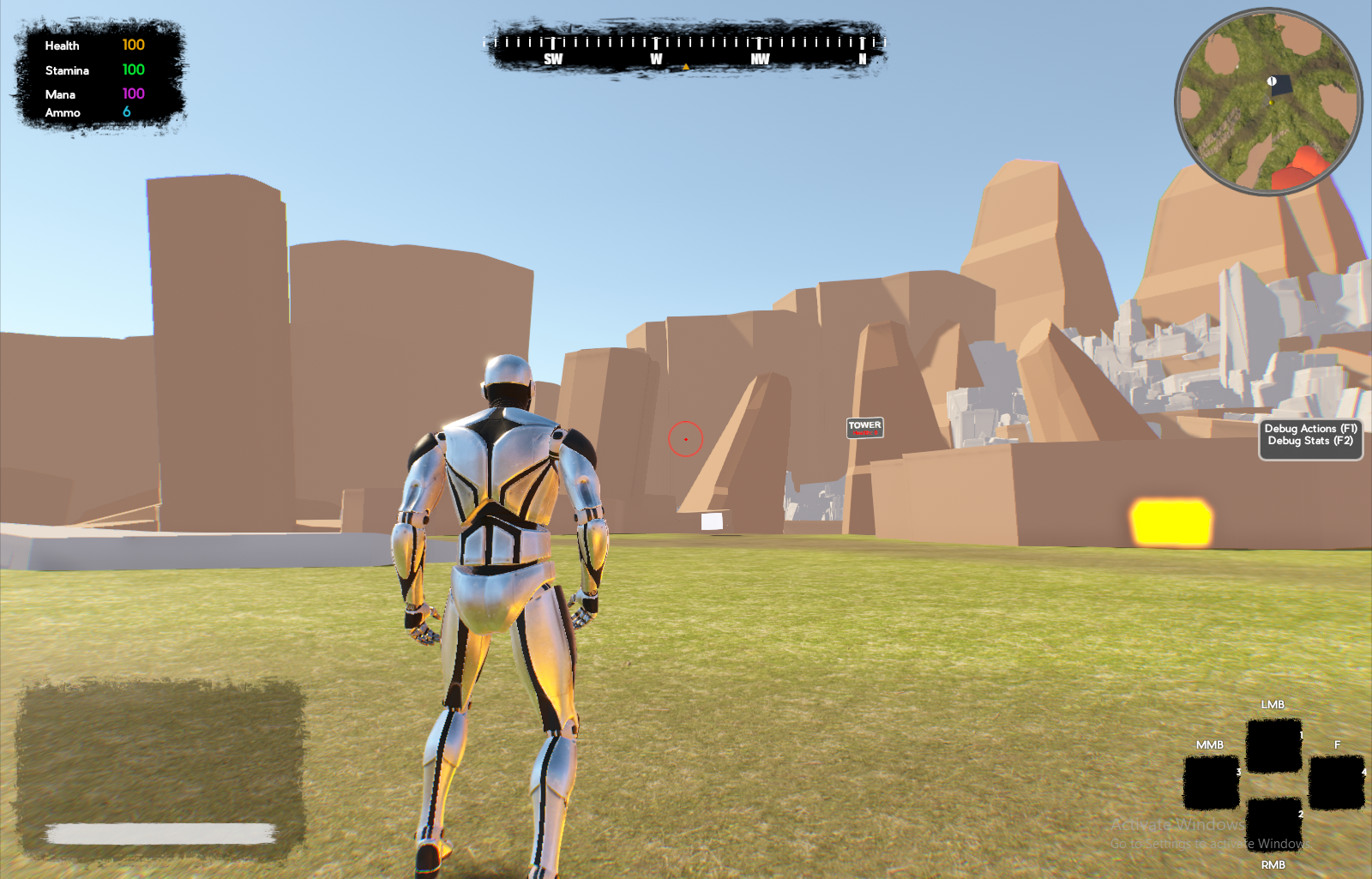
Task: Select the ability slot numbered 4
Action: [x=1336, y=782]
